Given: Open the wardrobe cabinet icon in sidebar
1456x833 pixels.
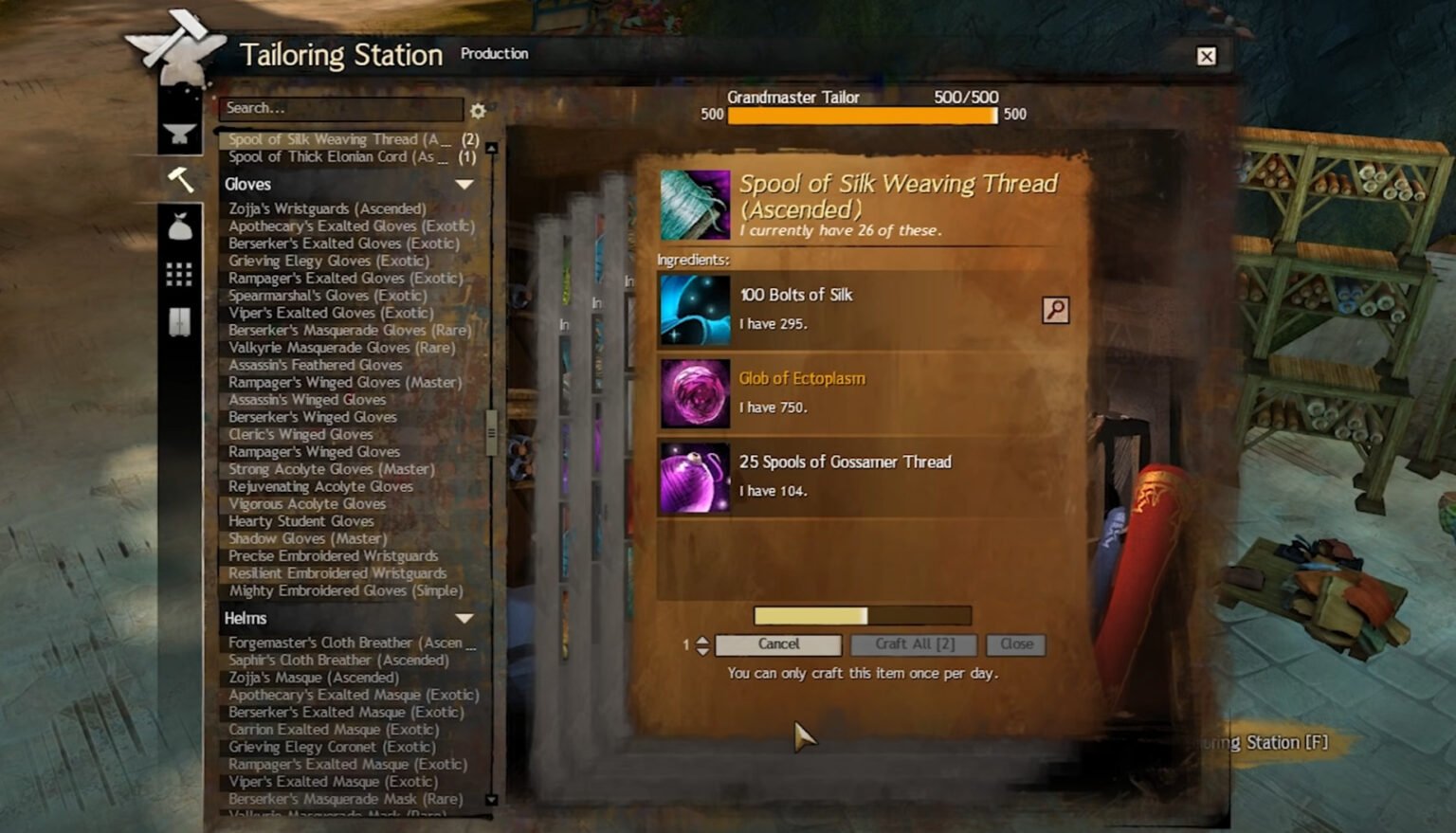Looking at the screenshot, I should pos(180,320).
